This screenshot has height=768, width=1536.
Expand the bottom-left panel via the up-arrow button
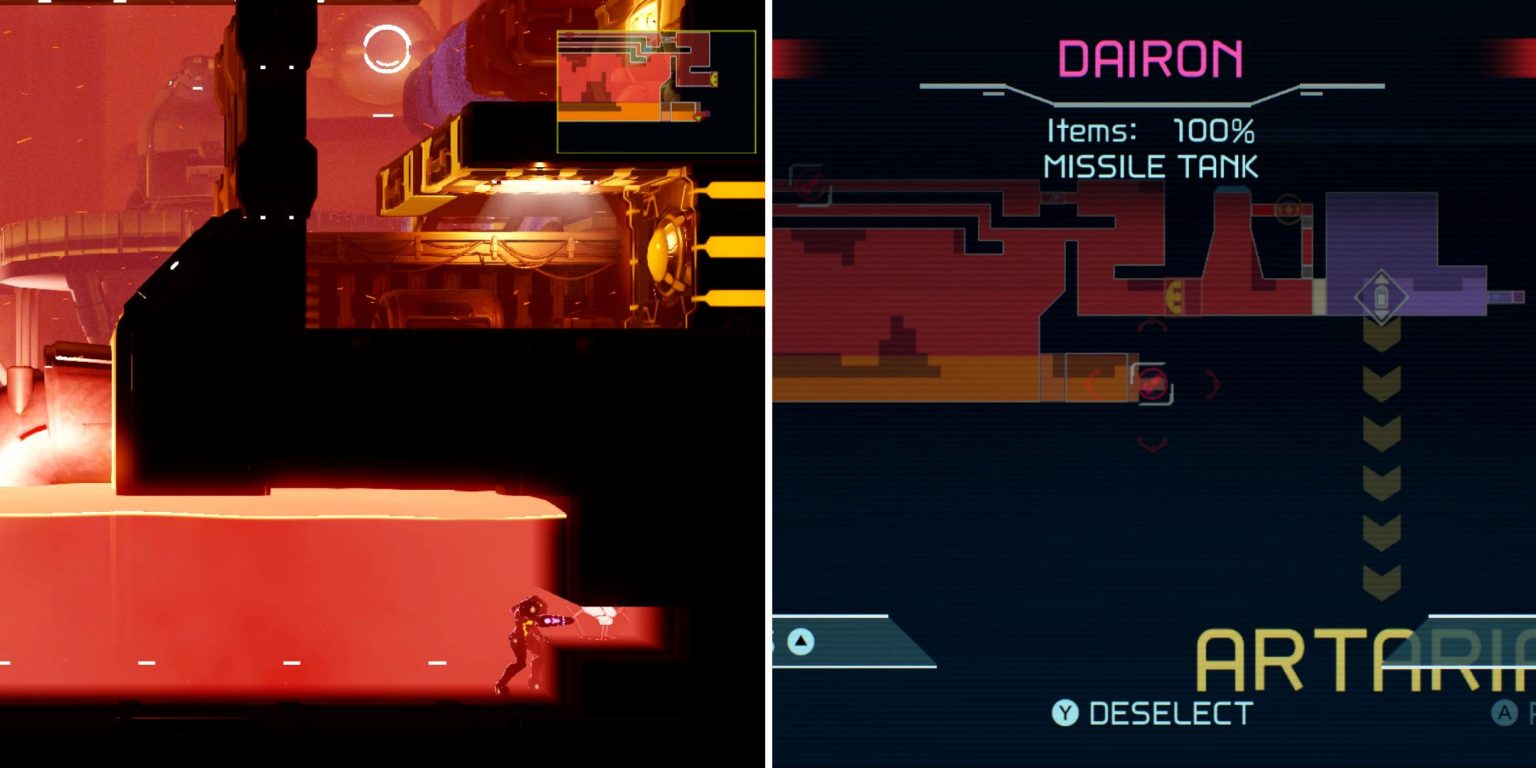(x=799, y=641)
